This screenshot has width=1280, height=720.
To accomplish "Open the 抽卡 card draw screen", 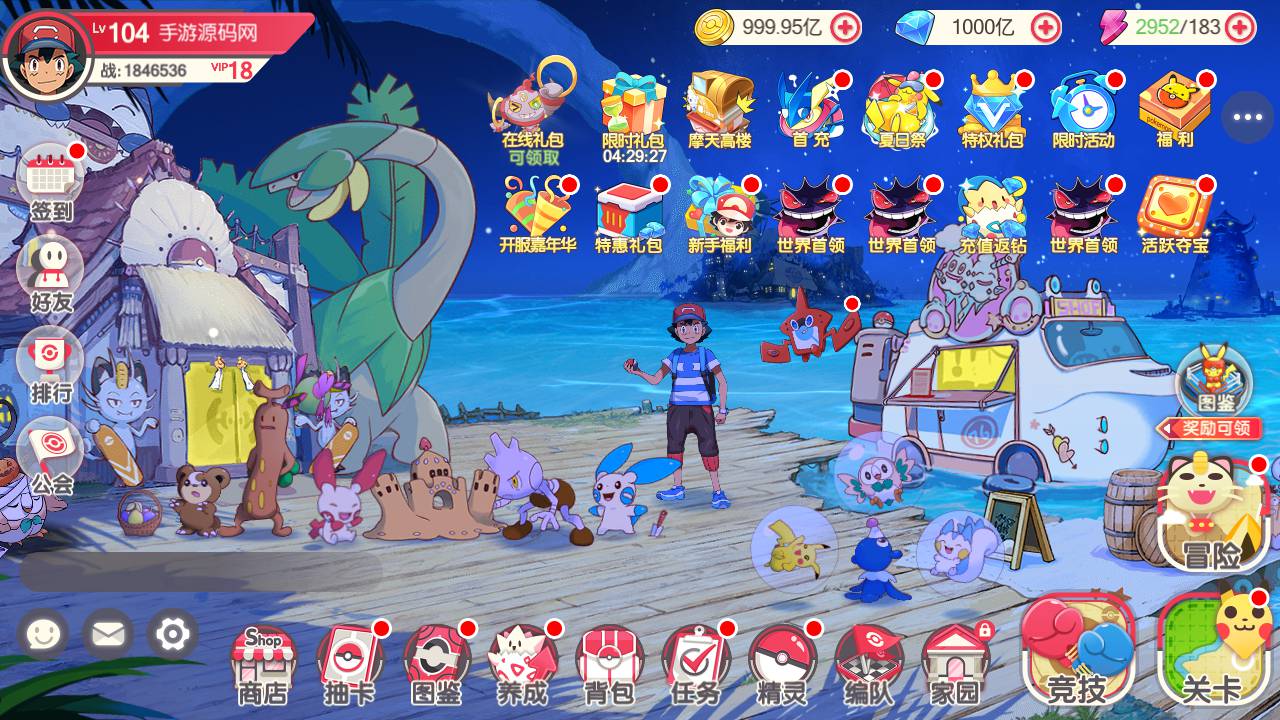I will pos(350,664).
